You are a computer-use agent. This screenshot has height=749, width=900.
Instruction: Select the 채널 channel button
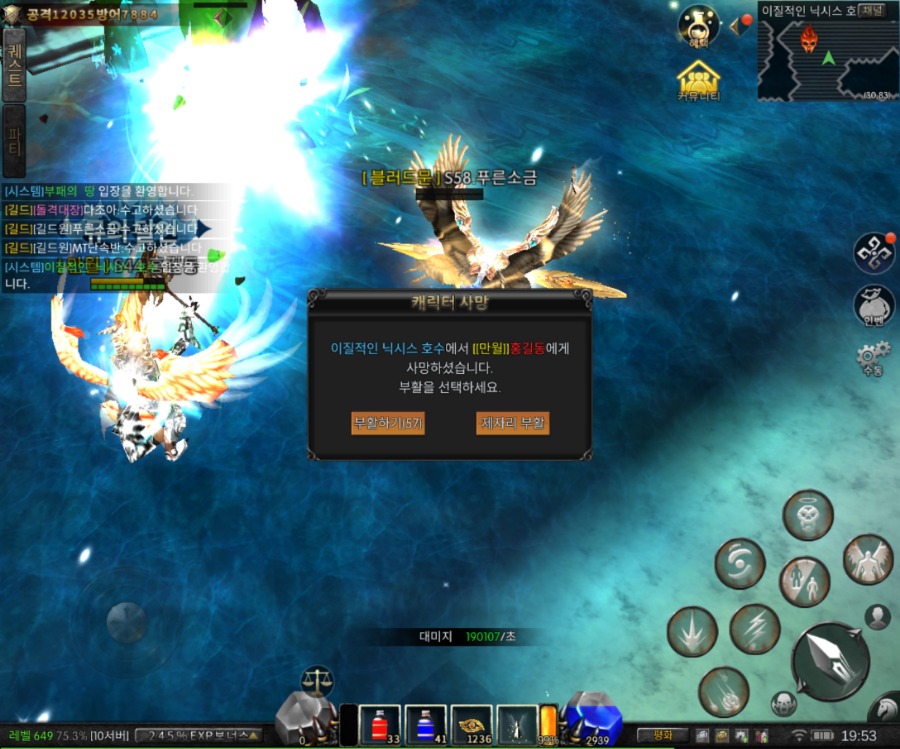click(x=871, y=11)
